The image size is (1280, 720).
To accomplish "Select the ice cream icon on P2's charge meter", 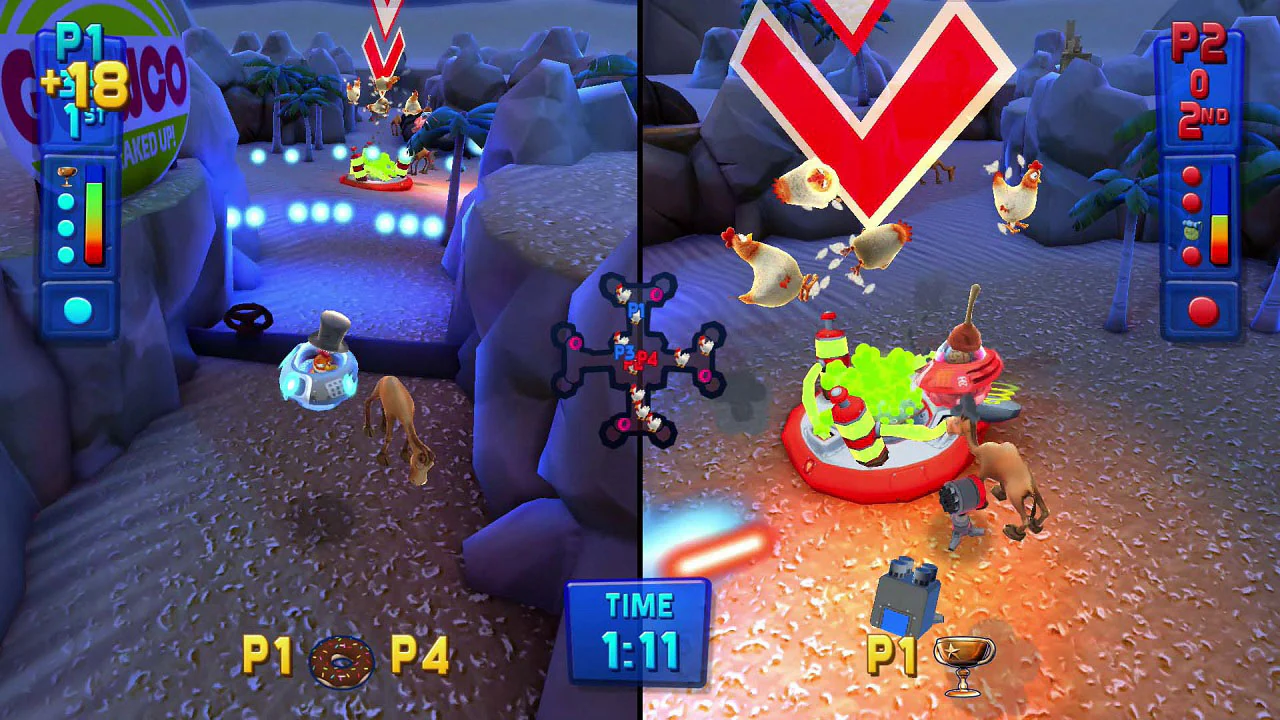I will point(1191,230).
